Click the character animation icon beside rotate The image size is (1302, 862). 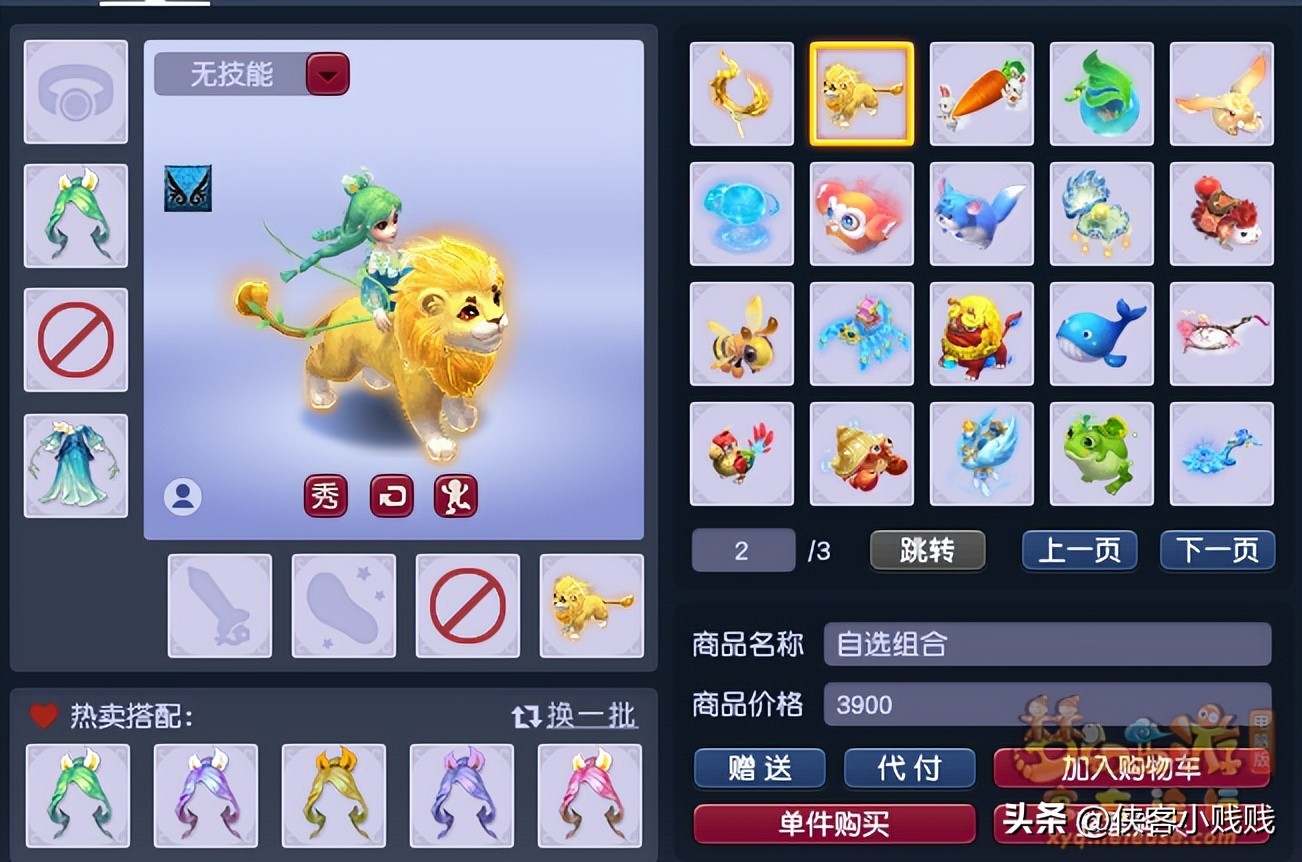tap(455, 496)
